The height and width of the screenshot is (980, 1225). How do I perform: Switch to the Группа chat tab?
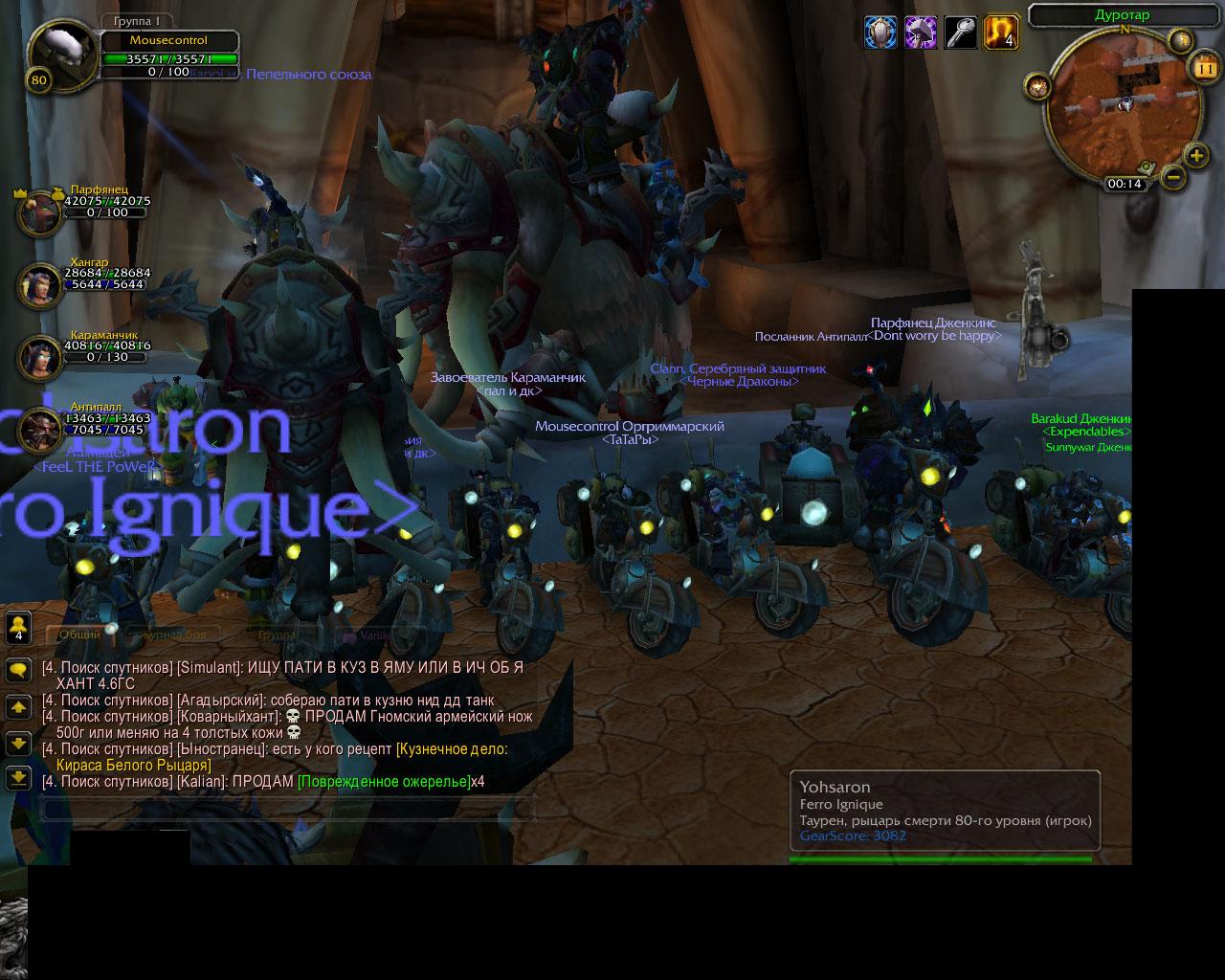[x=277, y=635]
